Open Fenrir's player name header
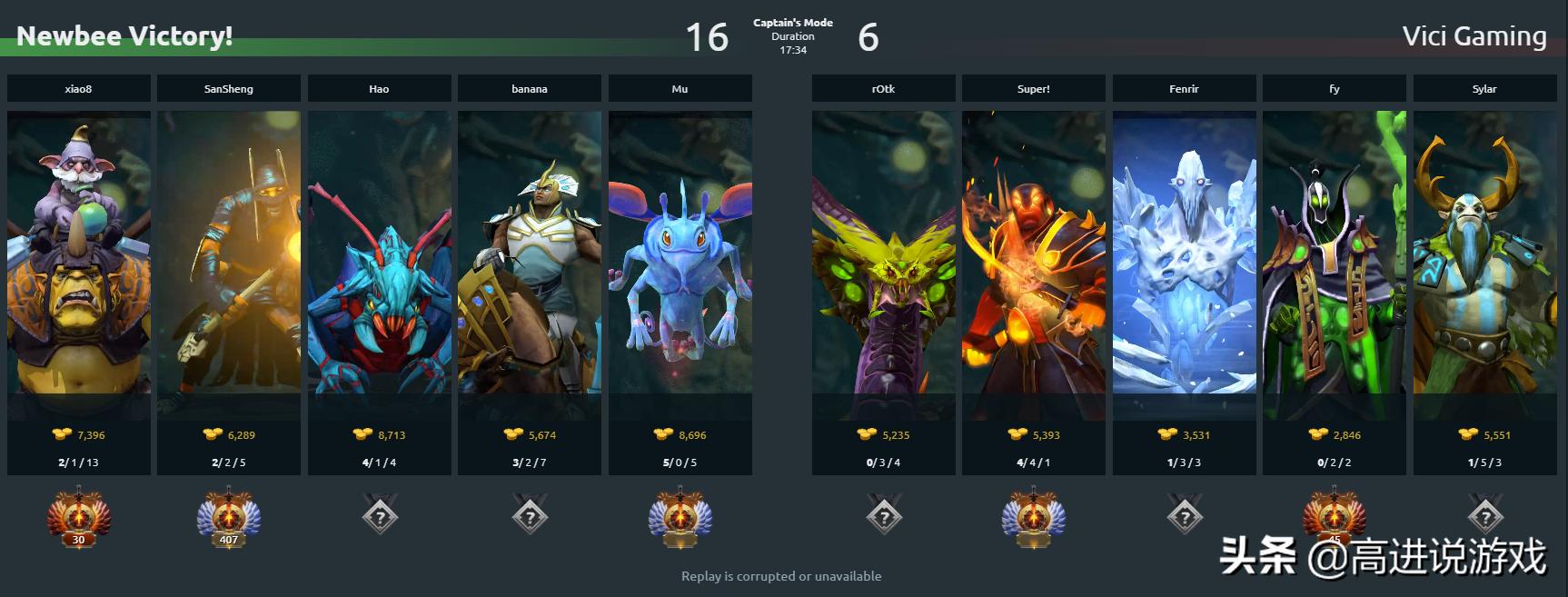Screen dimensions: 1568x597 (1184, 89)
